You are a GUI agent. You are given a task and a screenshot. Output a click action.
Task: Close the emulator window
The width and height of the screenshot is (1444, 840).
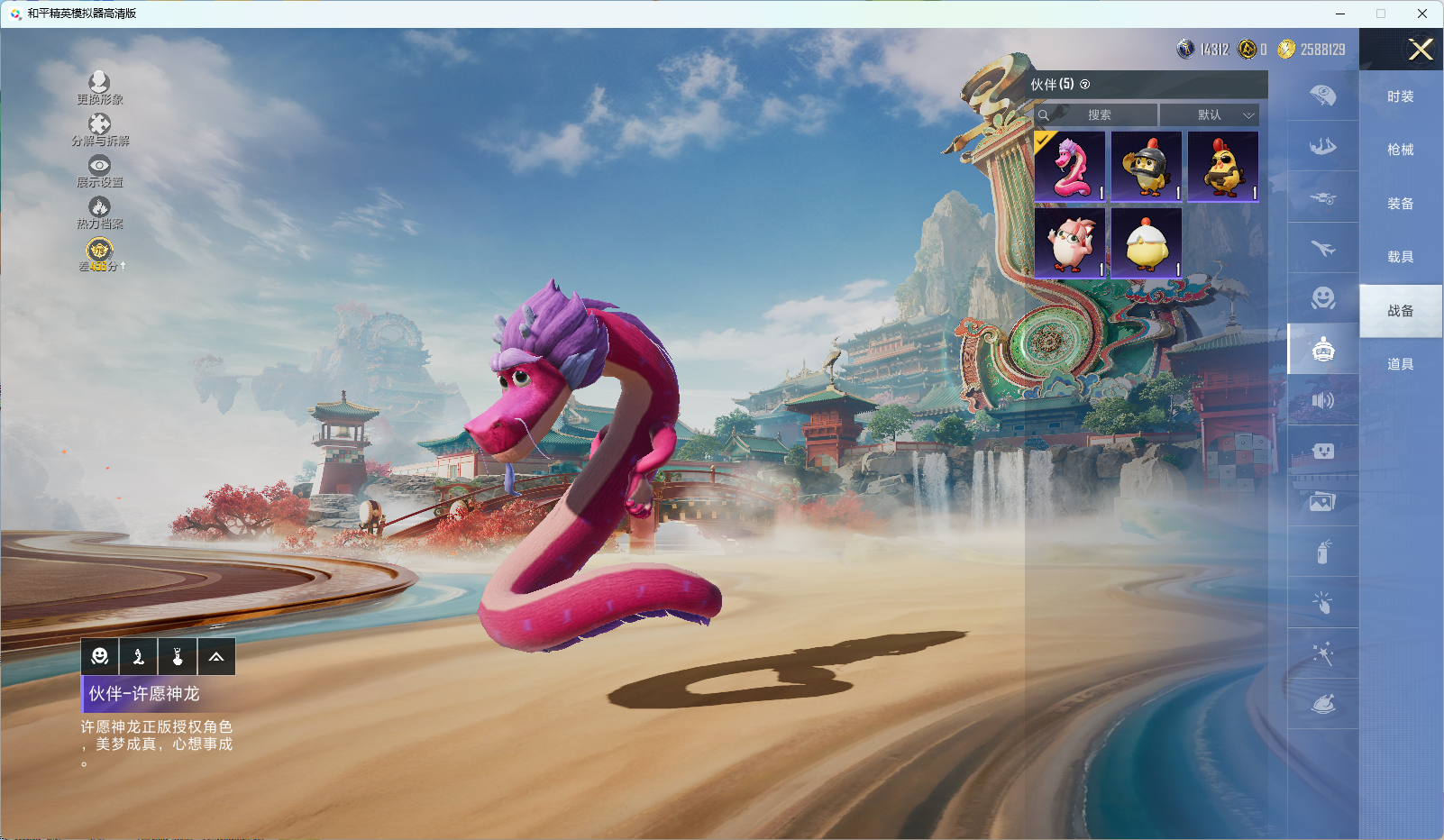coord(1421,14)
